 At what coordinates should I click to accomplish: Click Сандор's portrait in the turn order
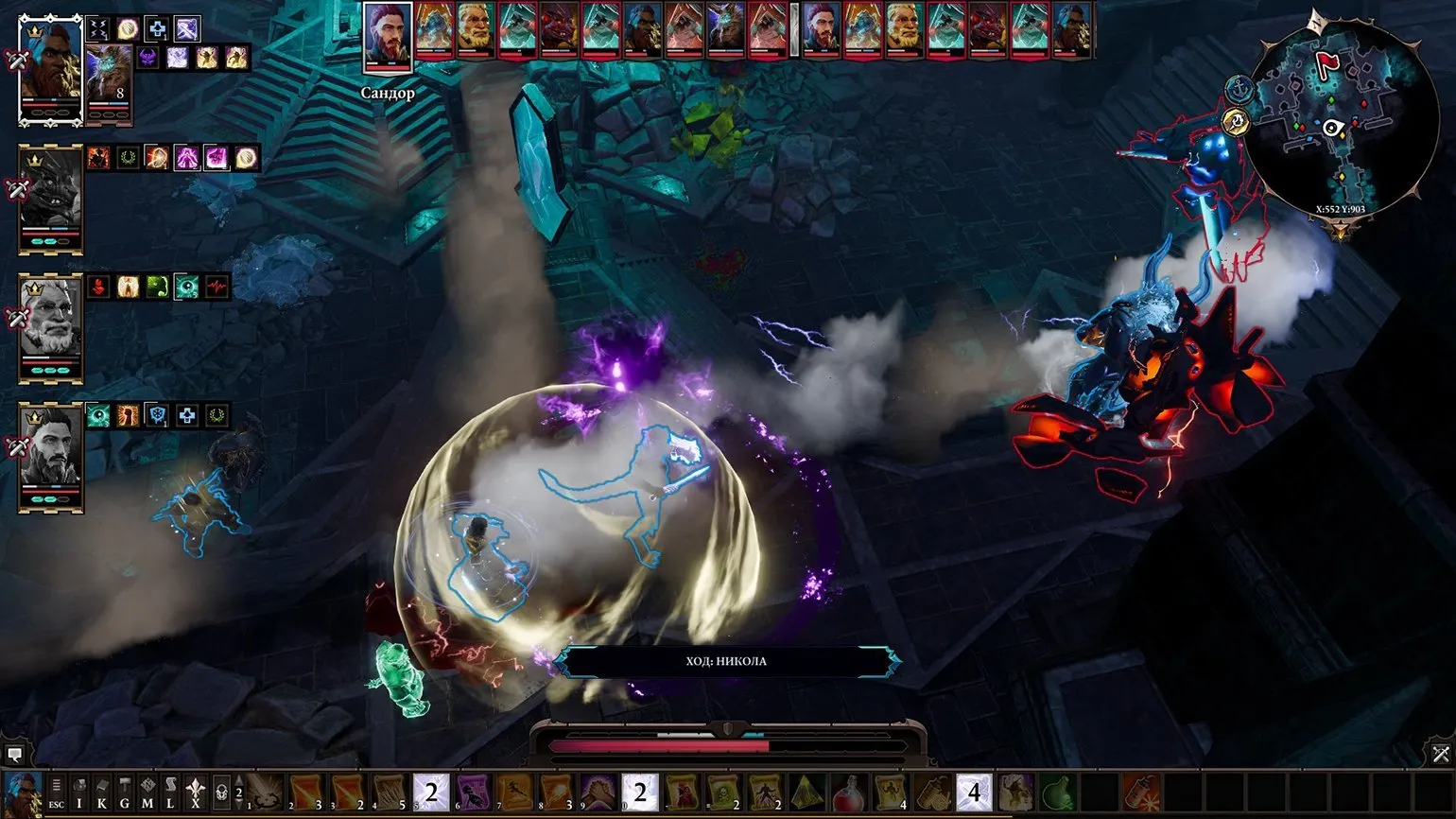(x=387, y=37)
